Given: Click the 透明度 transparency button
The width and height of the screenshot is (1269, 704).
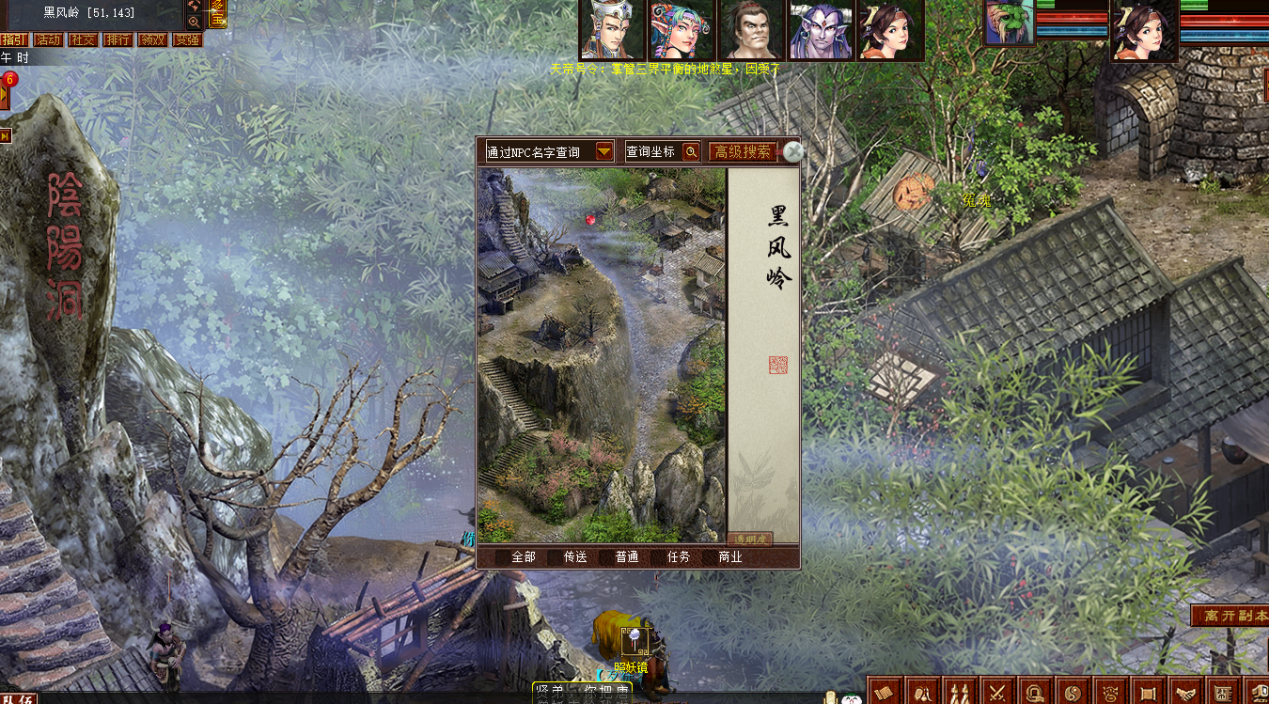Looking at the screenshot, I should click(750, 539).
